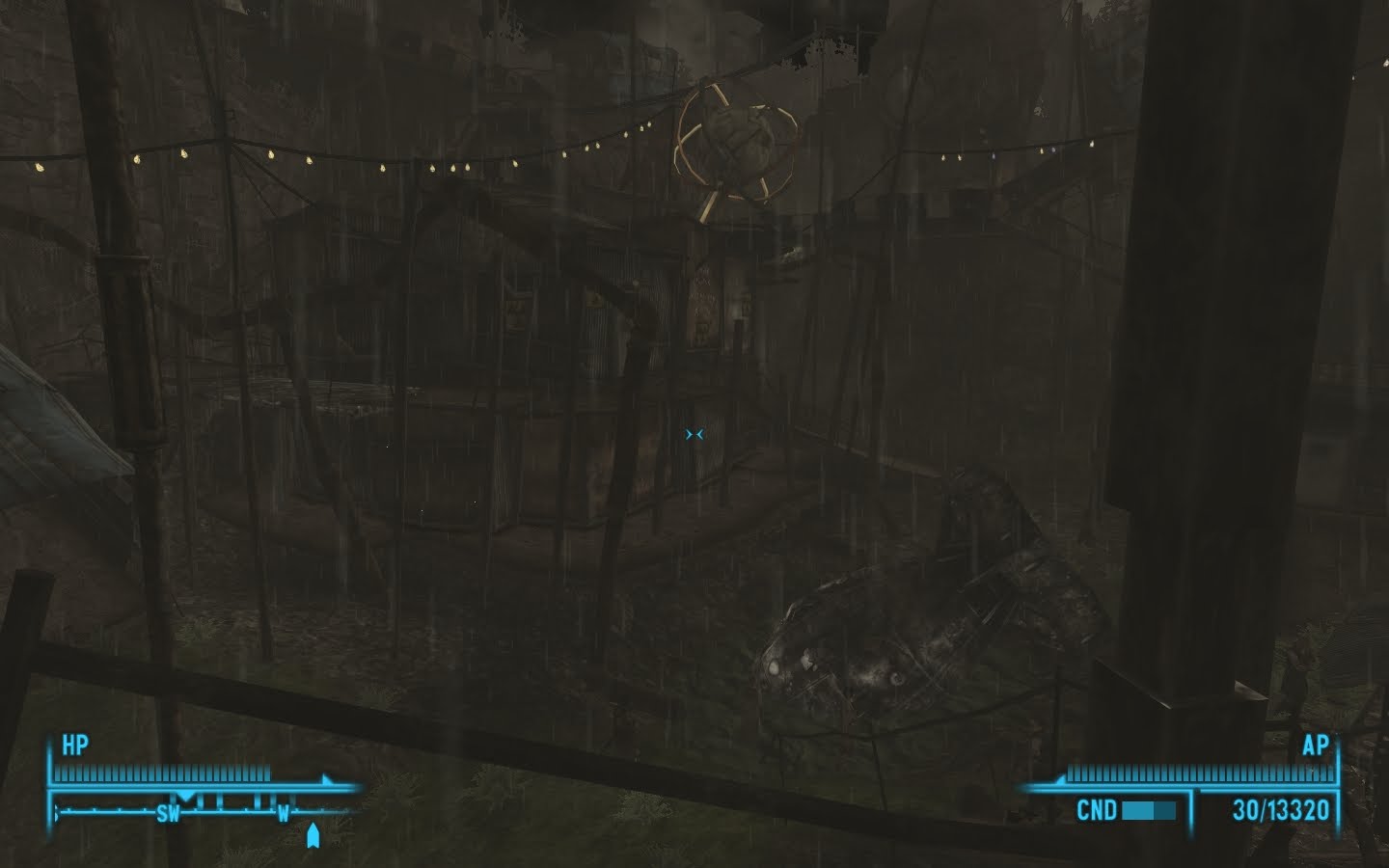Click the HP label on the health bar
The image size is (1389, 868).
77,745
